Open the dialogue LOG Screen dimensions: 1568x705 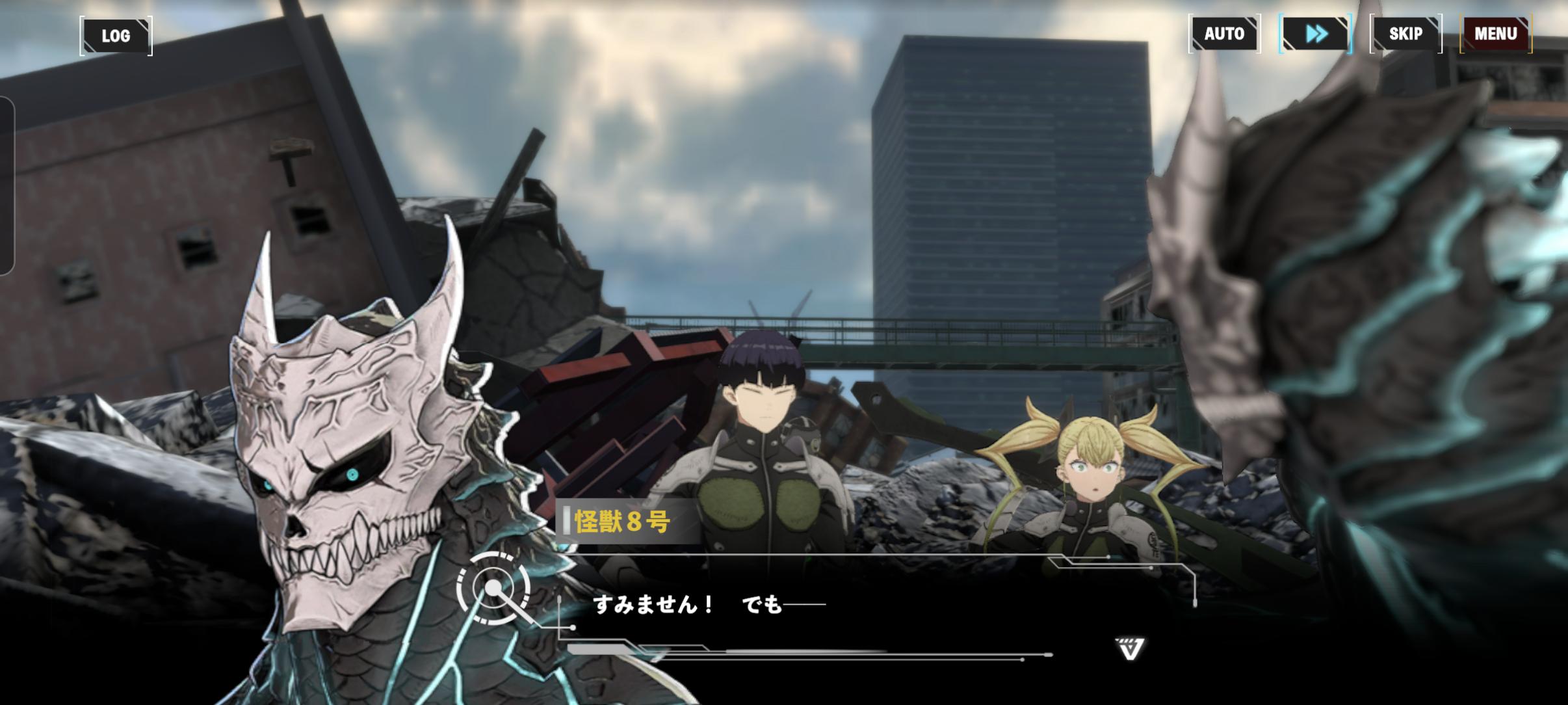[116, 36]
